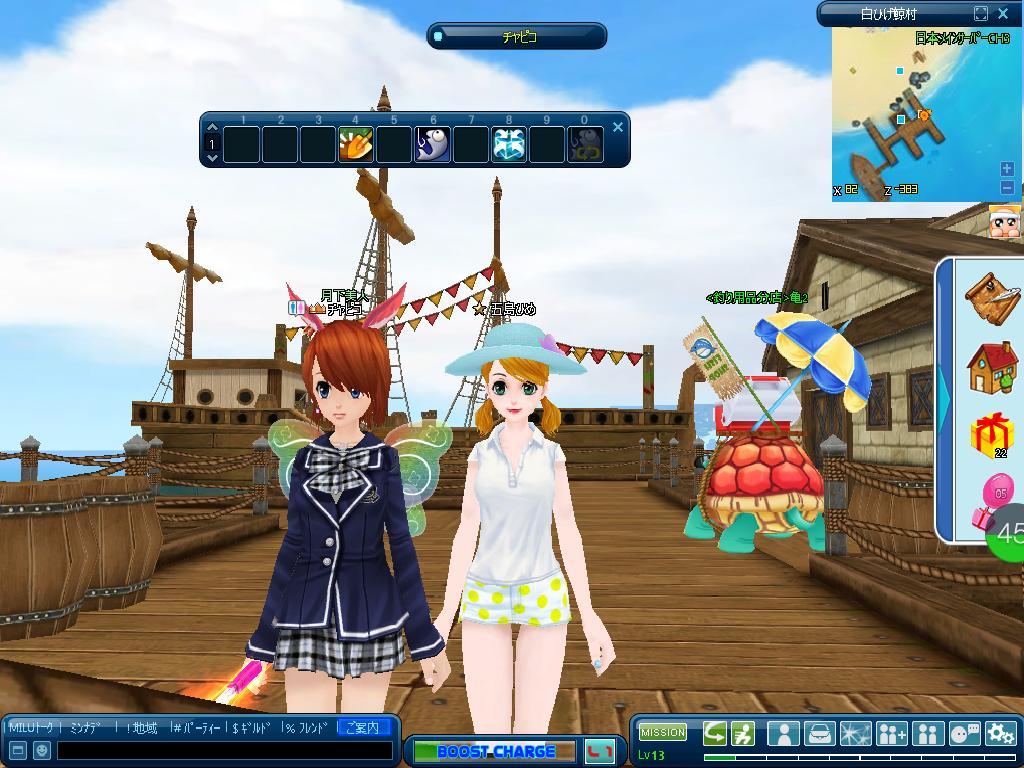
Task: Switch to the ギルド chat tab
Action: click(x=253, y=728)
